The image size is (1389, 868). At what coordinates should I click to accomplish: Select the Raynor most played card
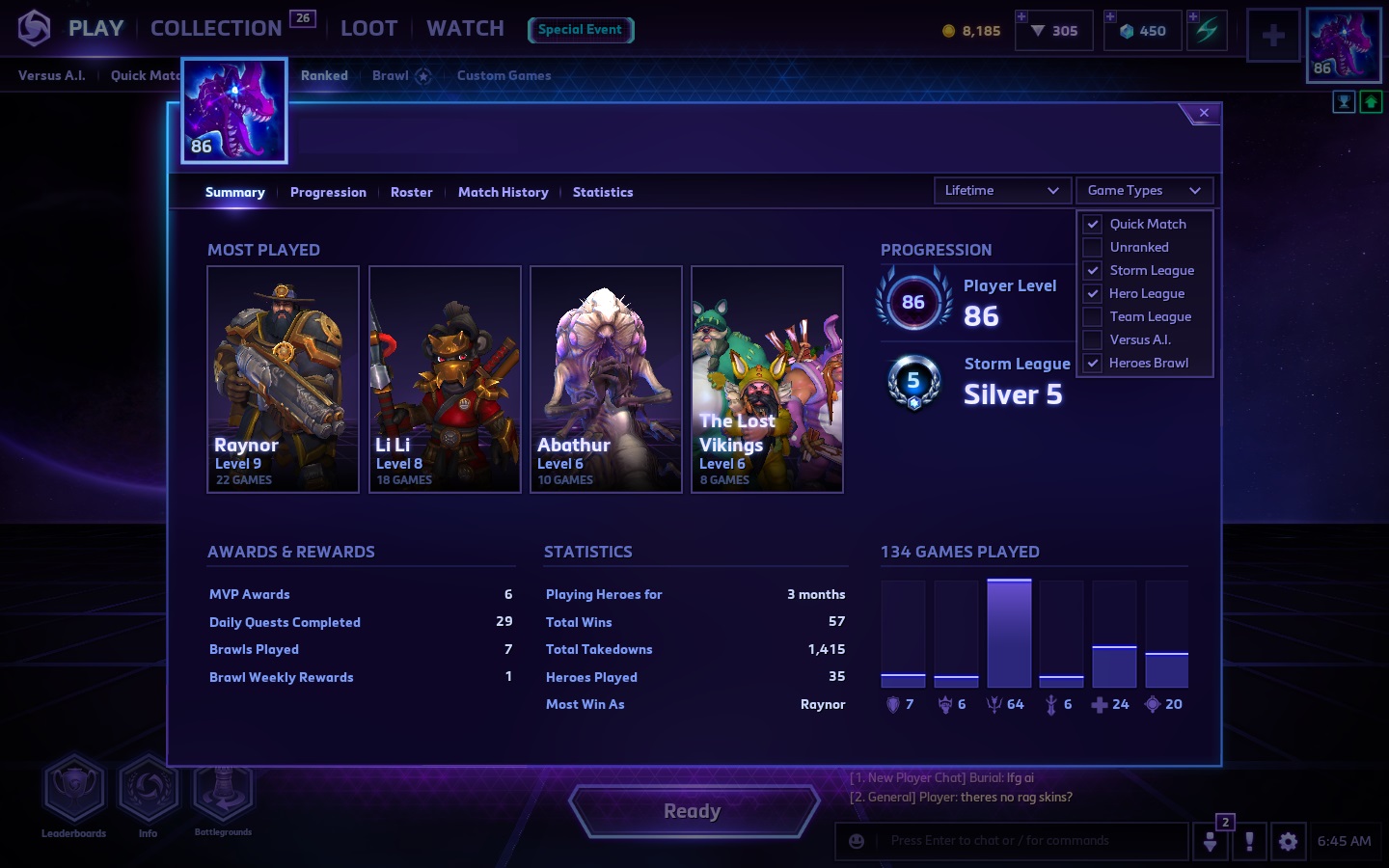(x=283, y=379)
